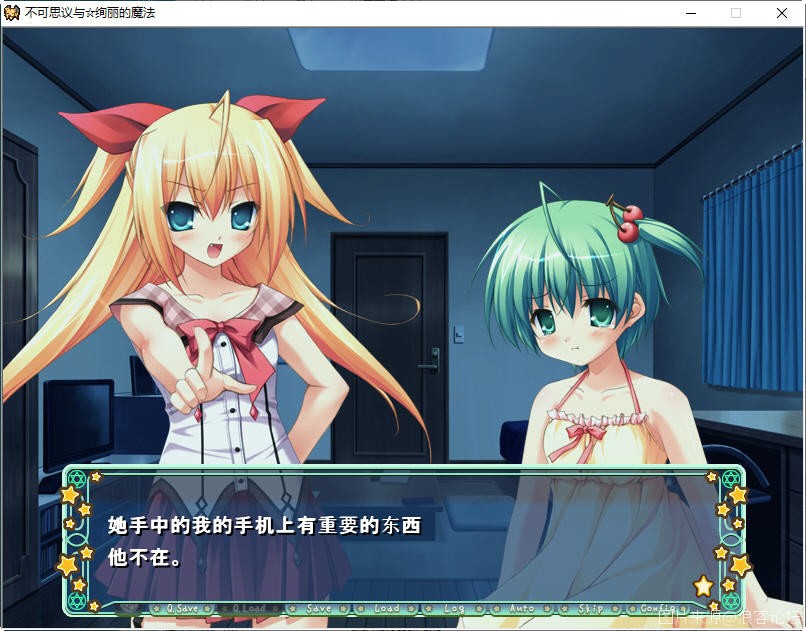This screenshot has width=806, height=631.
Task: Toggle Auto mode for the dialogue
Action: (x=521, y=608)
